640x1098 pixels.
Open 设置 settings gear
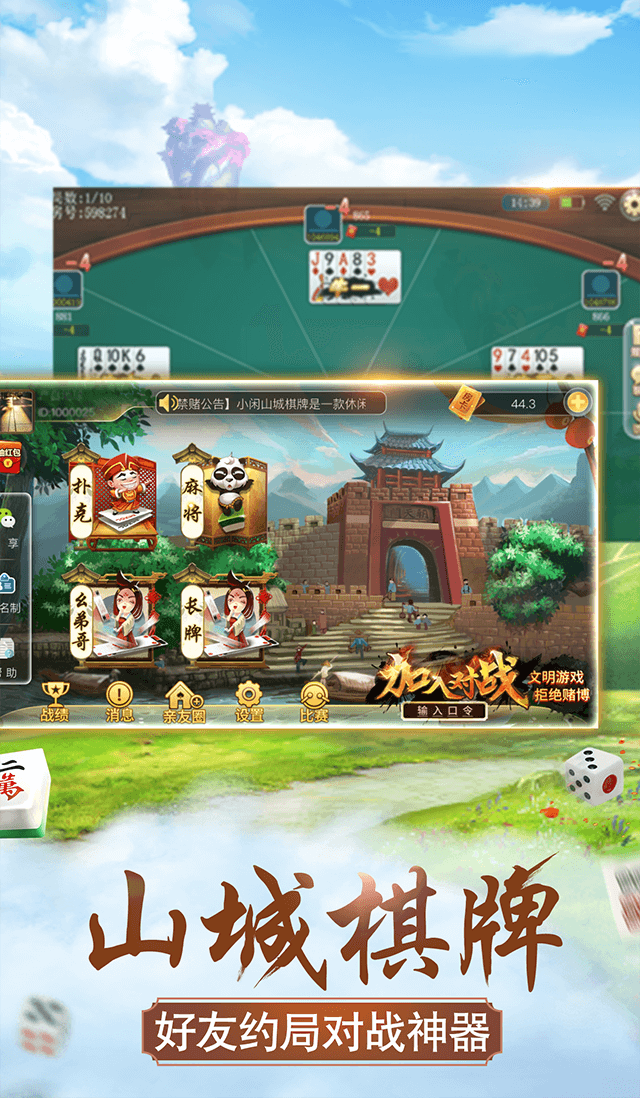(249, 700)
